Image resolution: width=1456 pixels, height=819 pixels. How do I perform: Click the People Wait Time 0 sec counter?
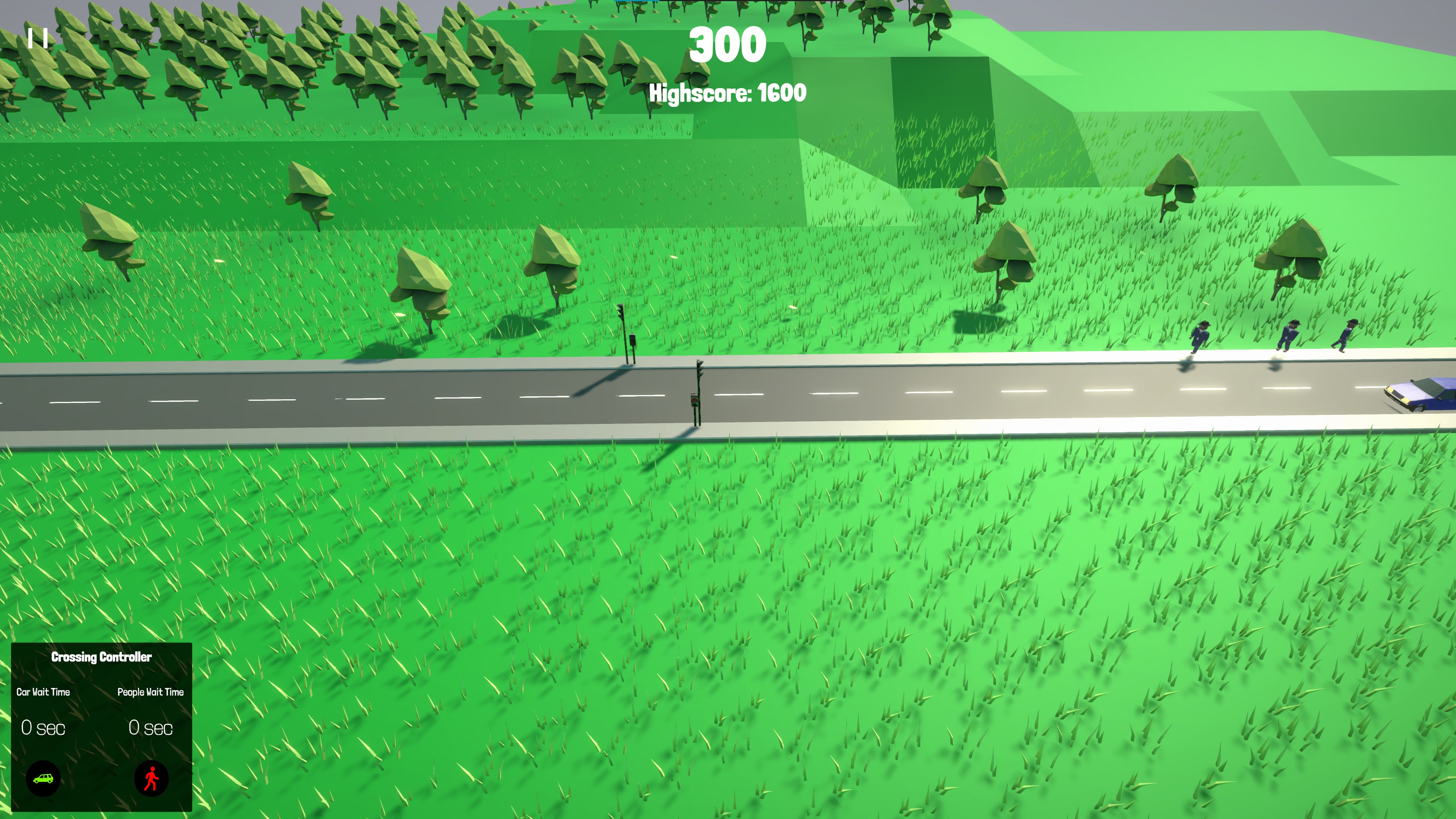coord(150,728)
